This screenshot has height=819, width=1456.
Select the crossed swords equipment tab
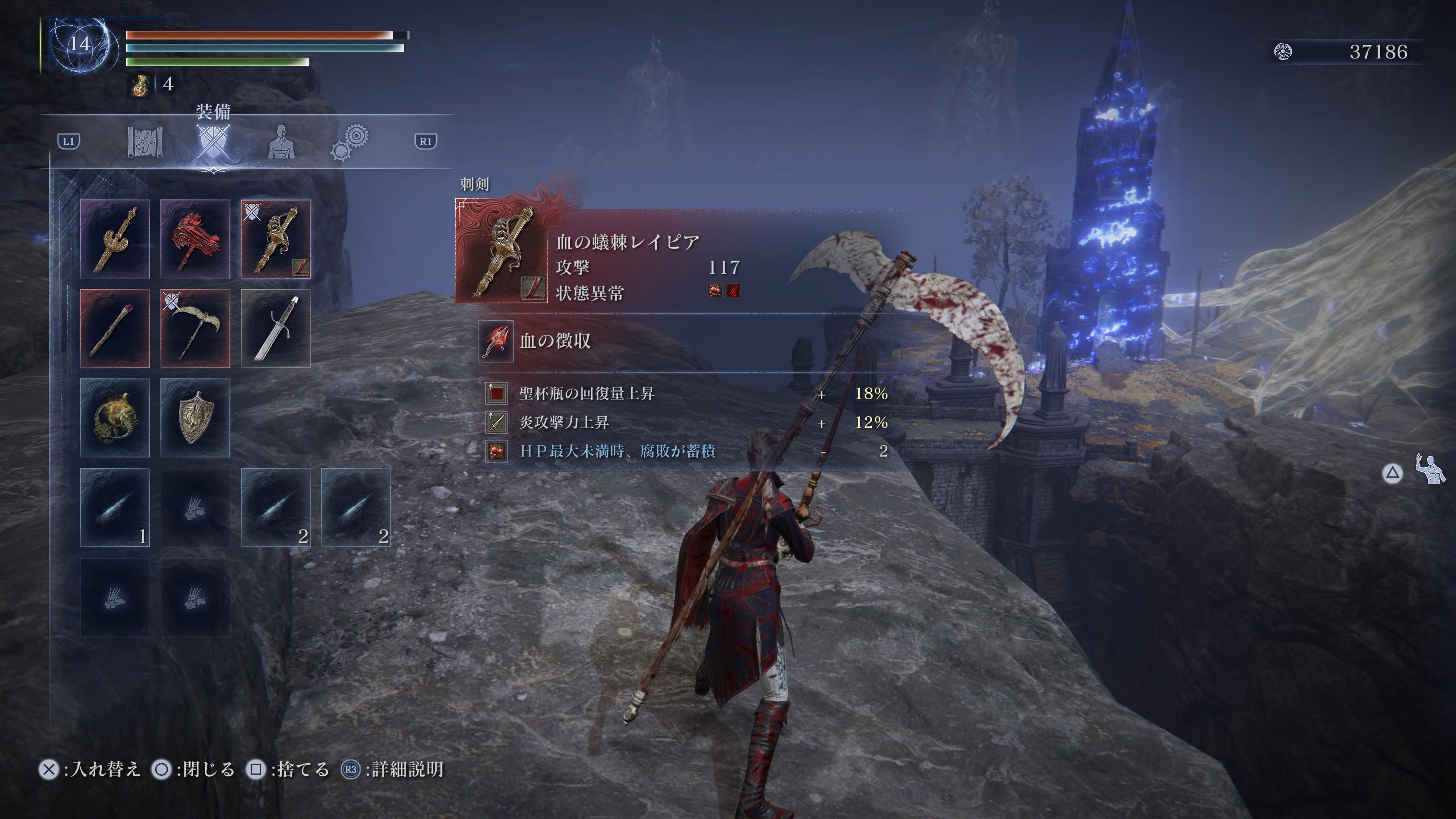pyautogui.click(x=213, y=141)
